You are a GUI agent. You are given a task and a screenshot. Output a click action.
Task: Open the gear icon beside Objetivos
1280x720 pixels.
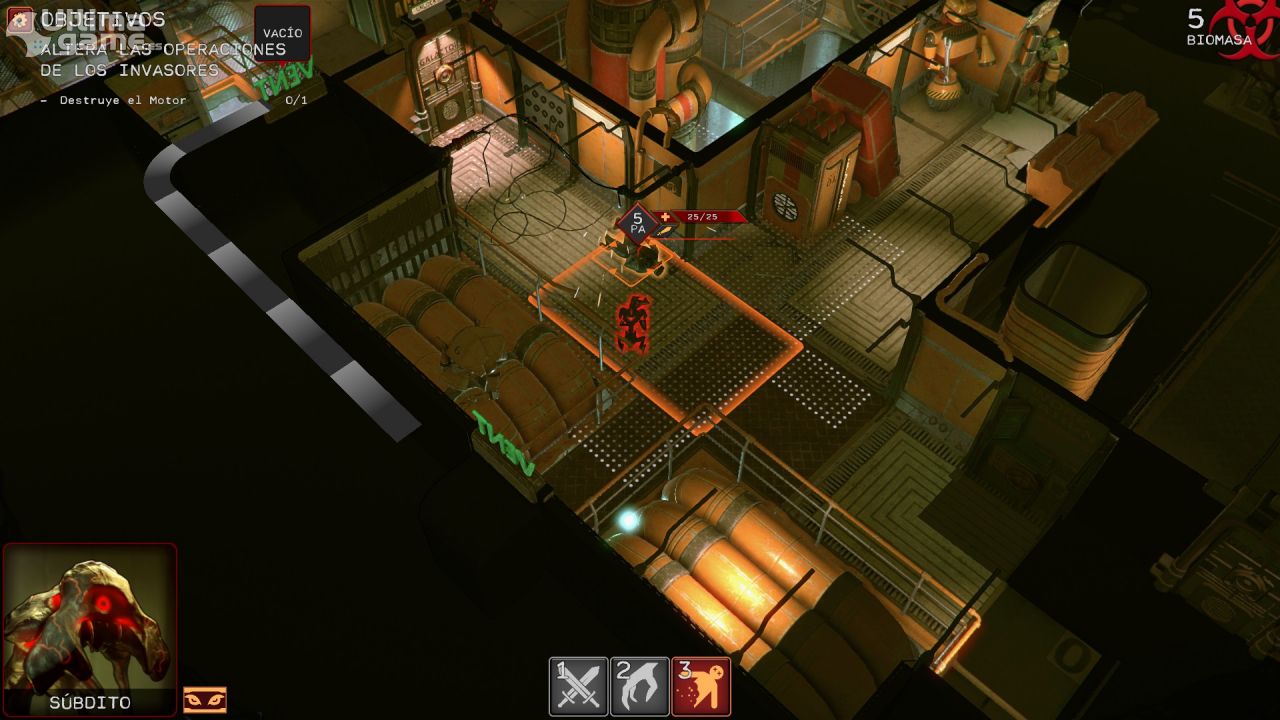[20, 20]
